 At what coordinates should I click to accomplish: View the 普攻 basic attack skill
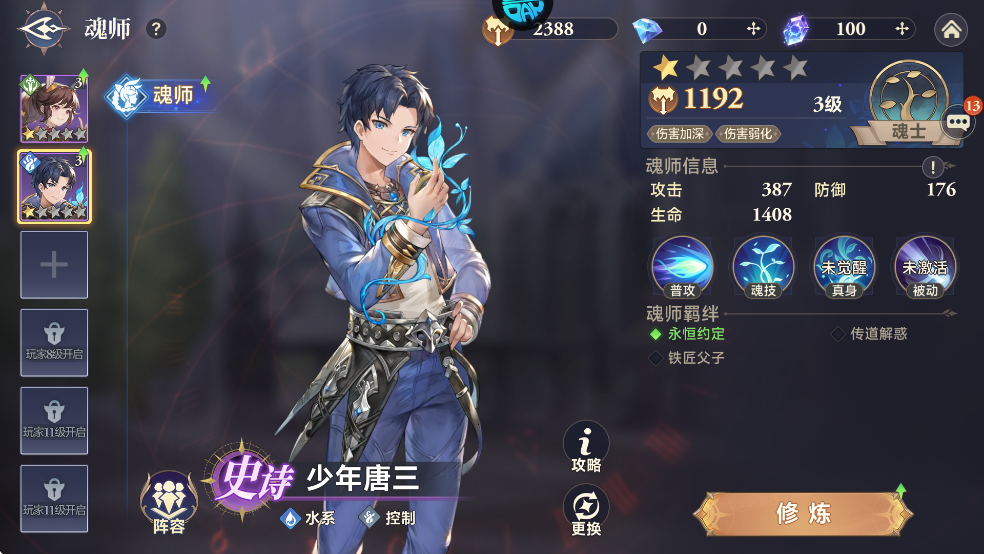click(682, 267)
